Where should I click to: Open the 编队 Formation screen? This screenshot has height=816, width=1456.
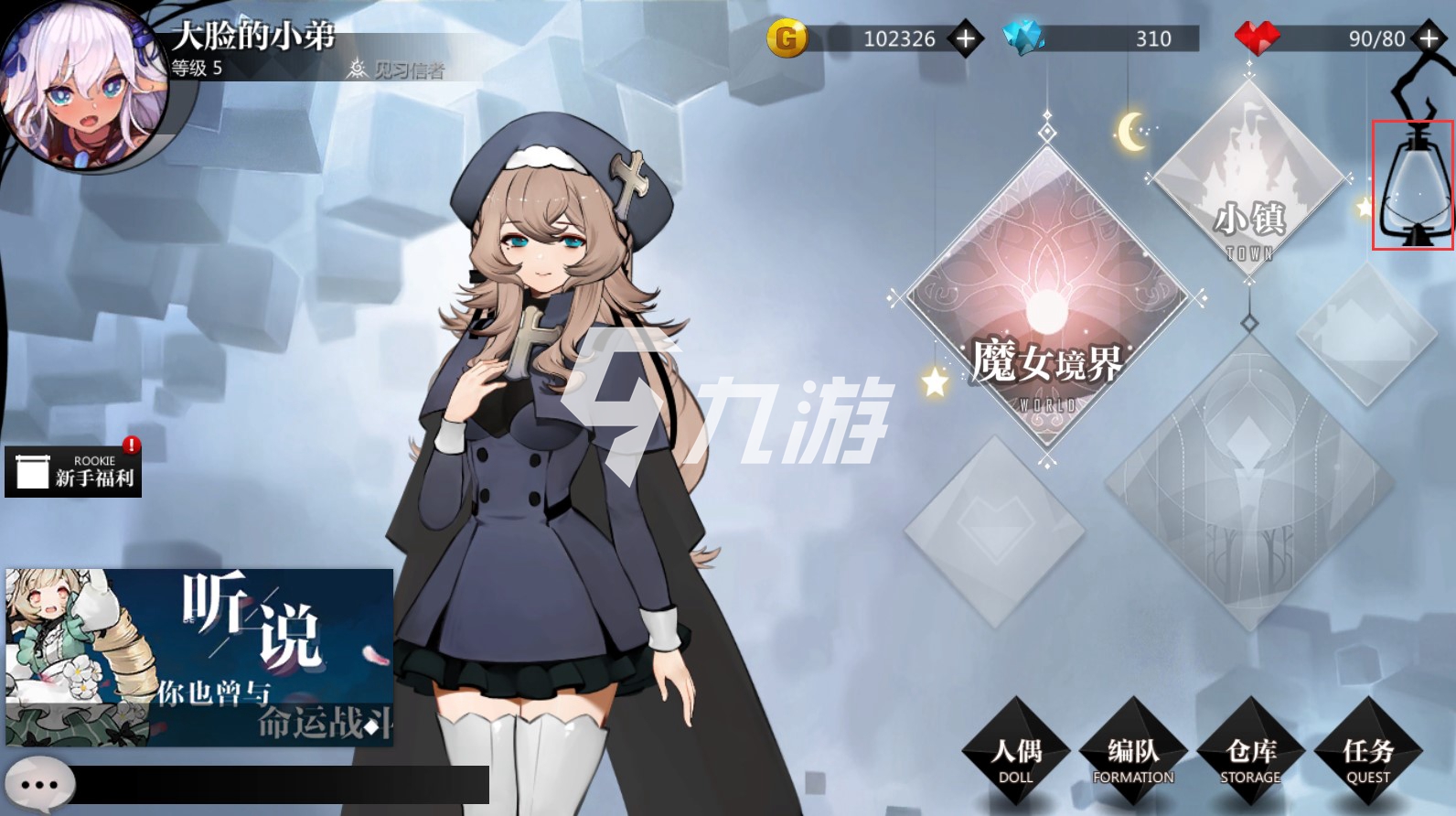[x=1133, y=757]
